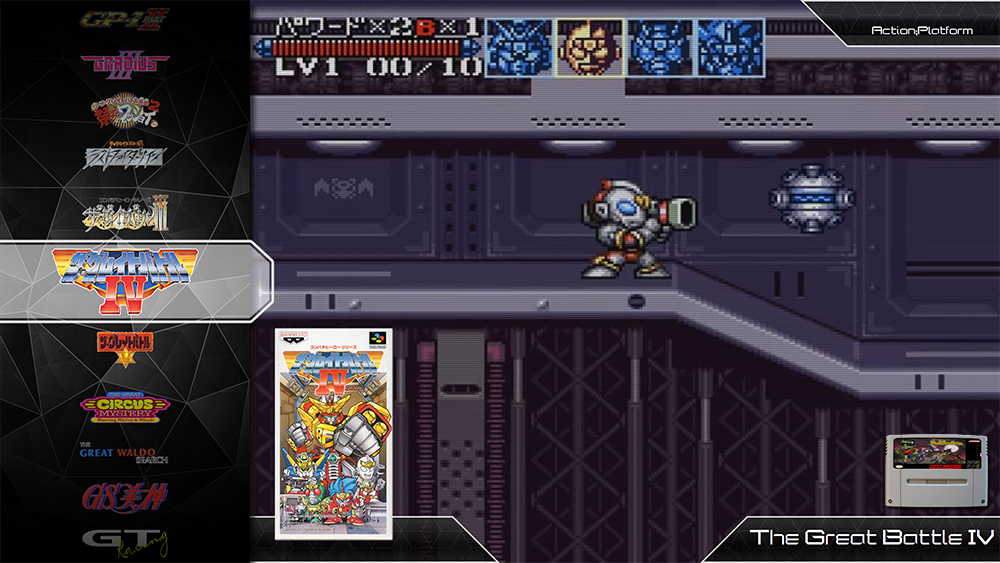Select the highlighted Great Battle IV entry
The image size is (1000, 563).
(125, 280)
